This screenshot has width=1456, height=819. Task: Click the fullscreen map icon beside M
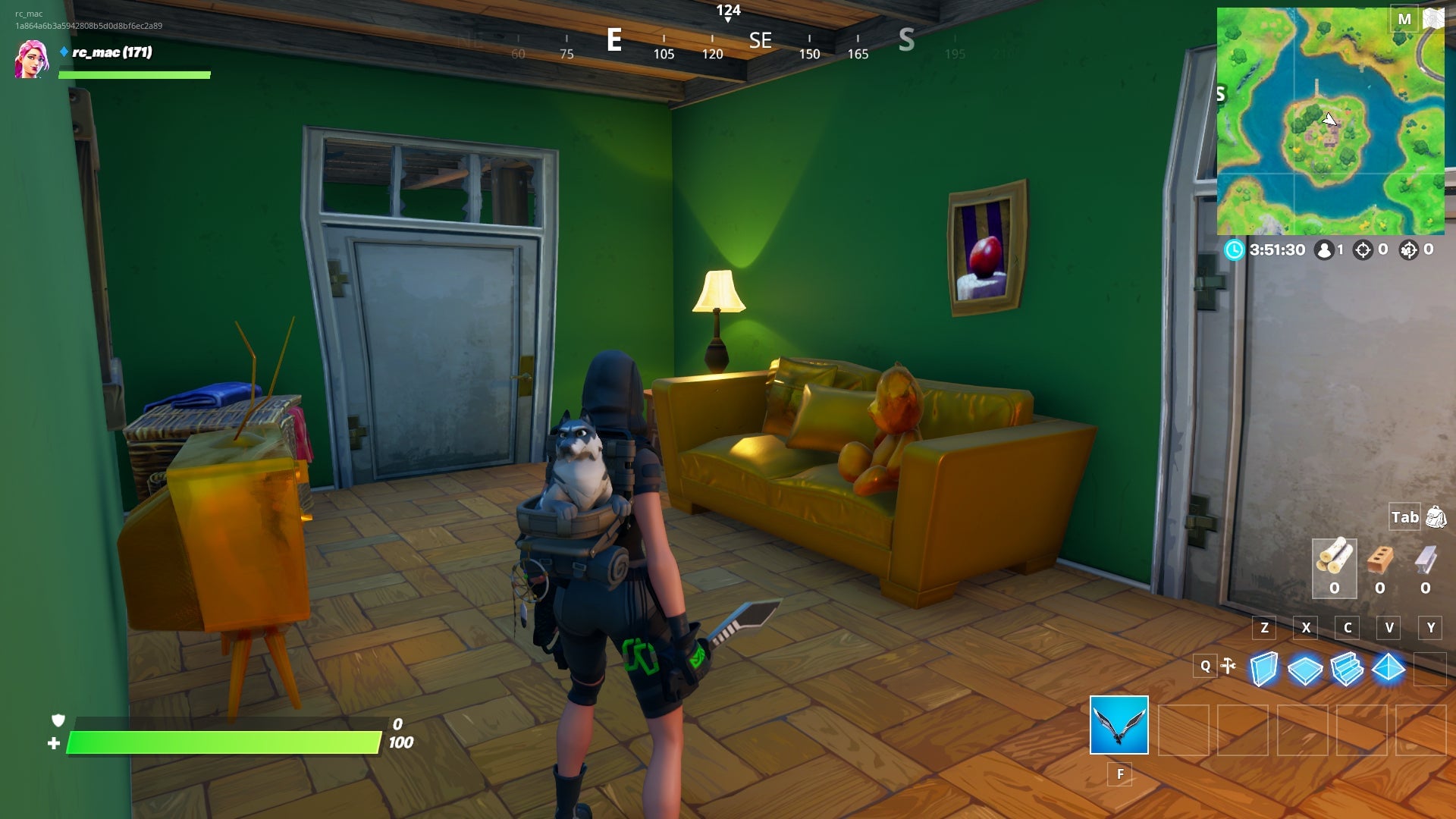coord(1432,20)
